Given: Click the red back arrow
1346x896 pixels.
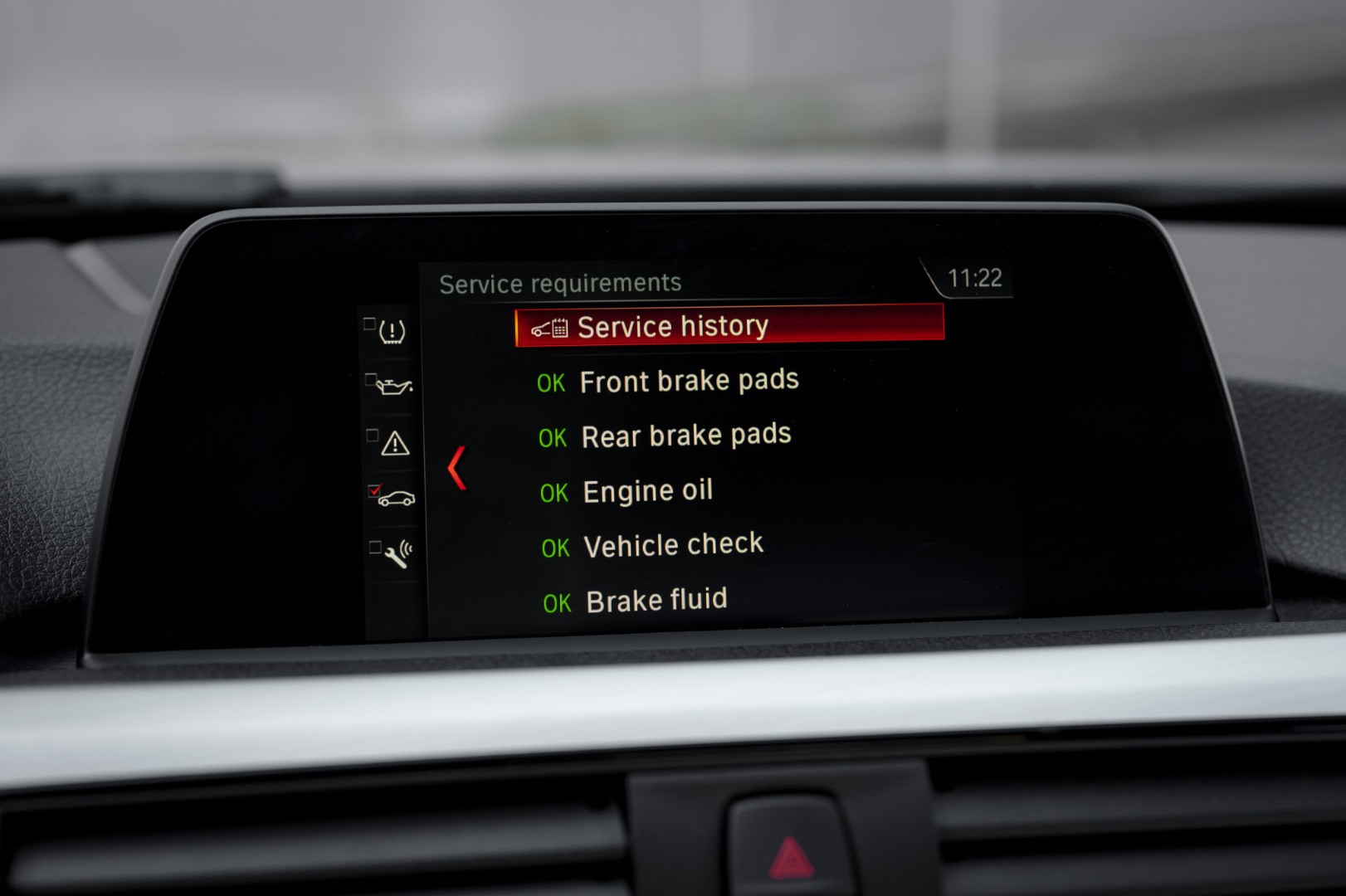Looking at the screenshot, I should click(457, 468).
